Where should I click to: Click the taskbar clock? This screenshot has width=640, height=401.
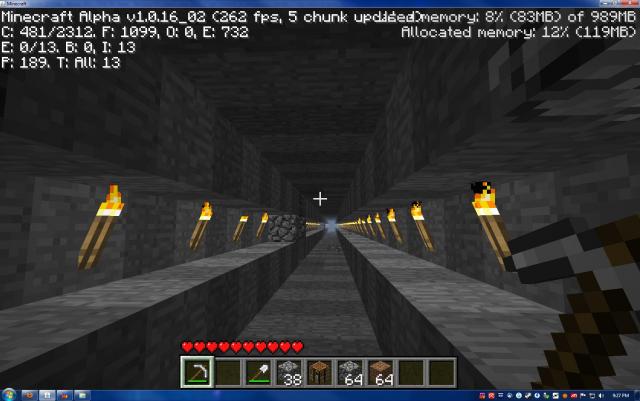tap(621, 394)
